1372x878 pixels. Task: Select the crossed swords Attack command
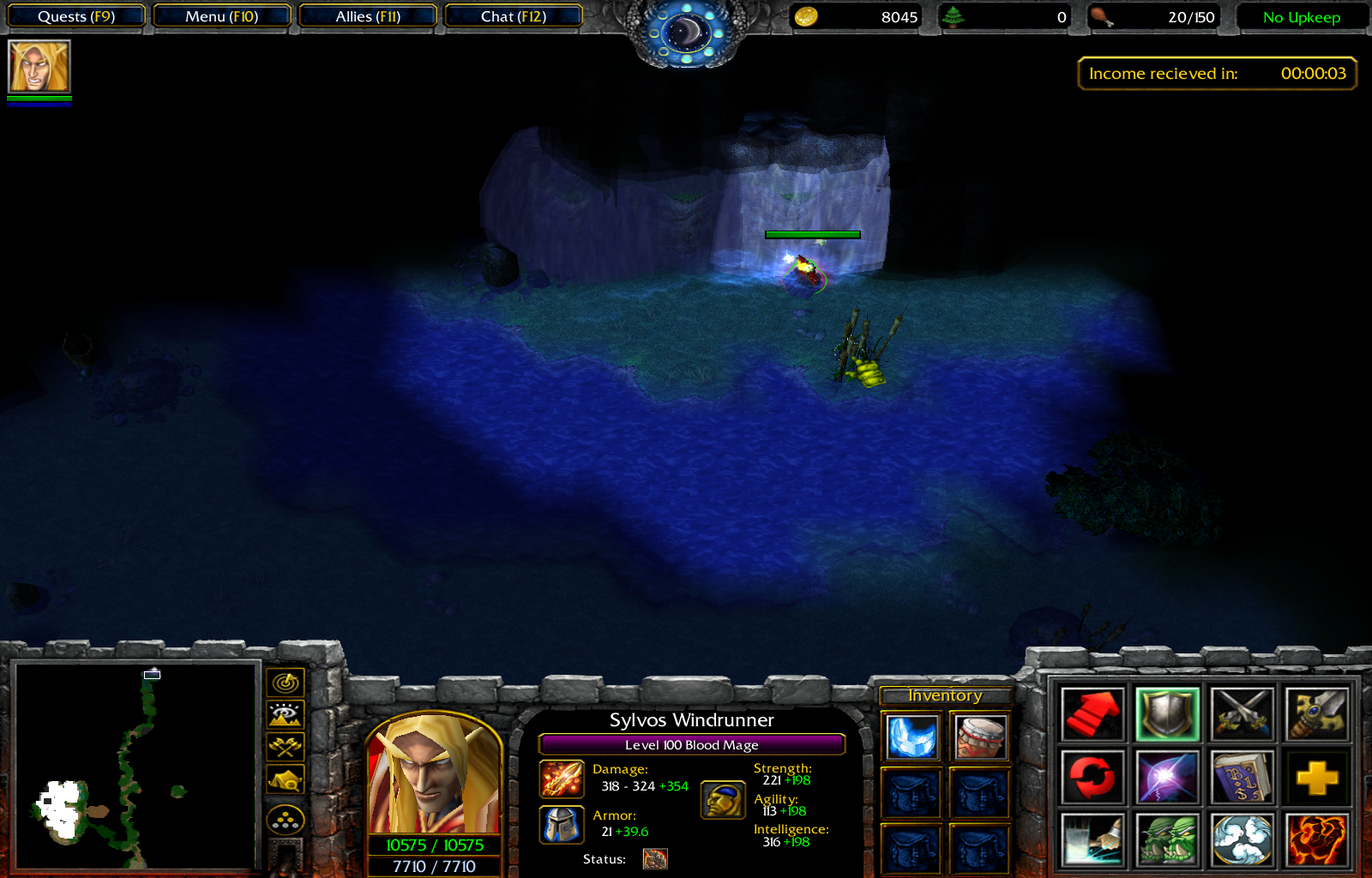(x=1241, y=713)
